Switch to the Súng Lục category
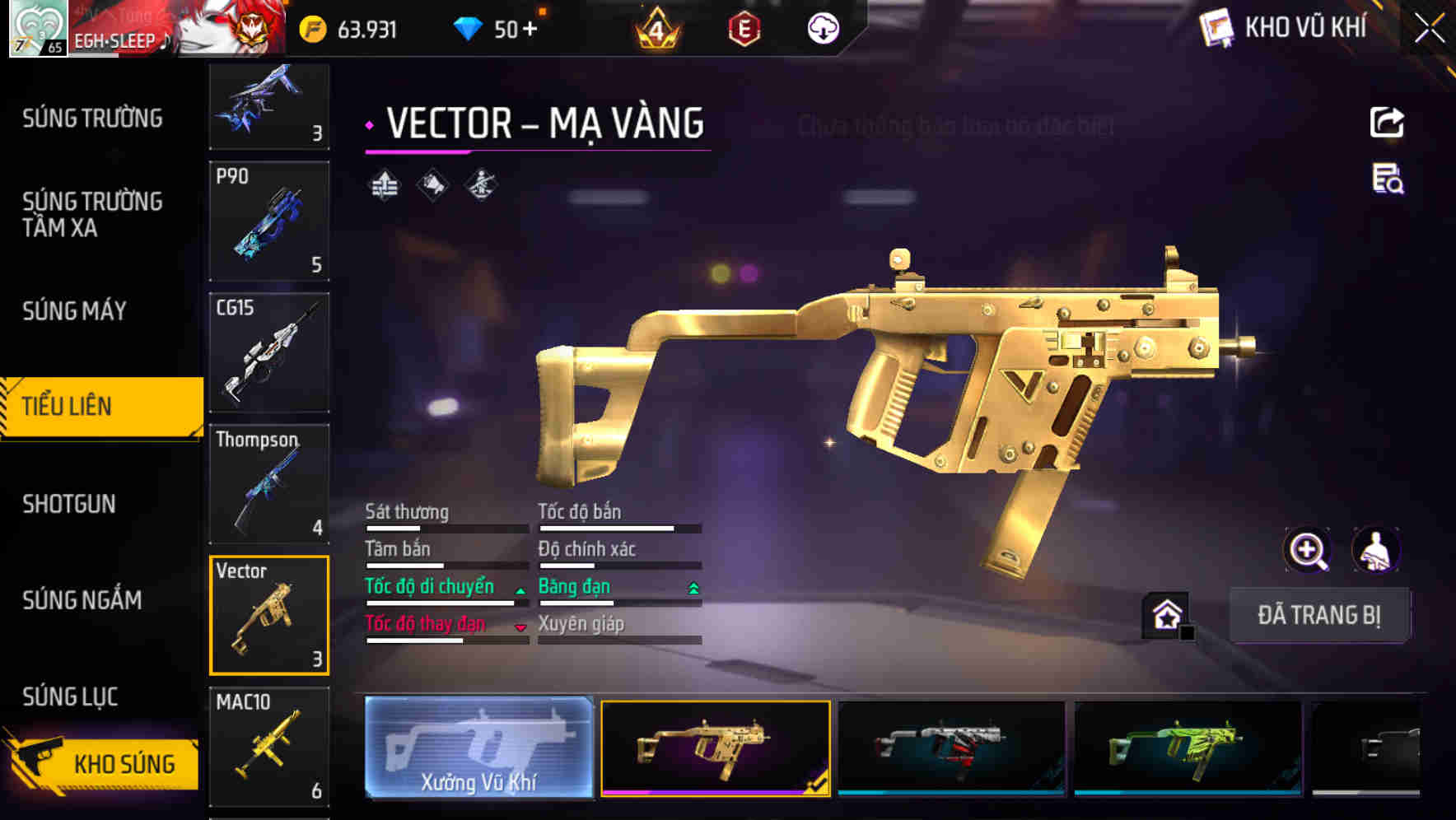The width and height of the screenshot is (1456, 820). [x=71, y=697]
